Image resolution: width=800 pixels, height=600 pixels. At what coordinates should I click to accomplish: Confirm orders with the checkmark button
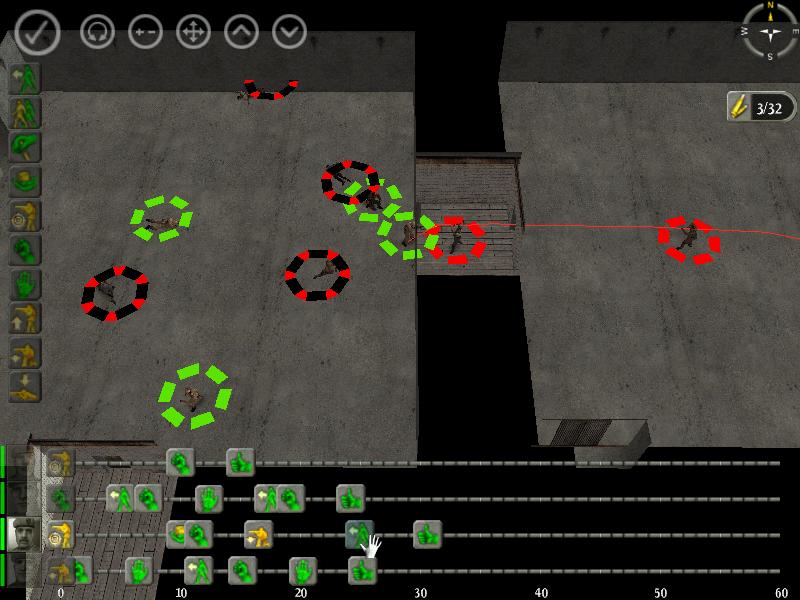(37, 32)
